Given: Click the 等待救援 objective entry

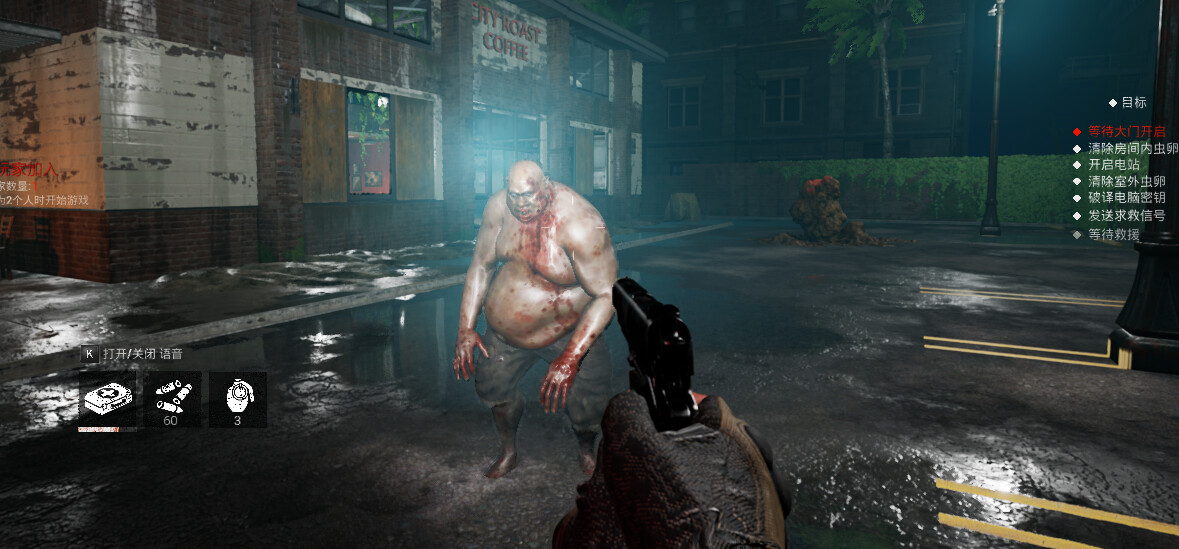Looking at the screenshot, I should (x=1113, y=234).
